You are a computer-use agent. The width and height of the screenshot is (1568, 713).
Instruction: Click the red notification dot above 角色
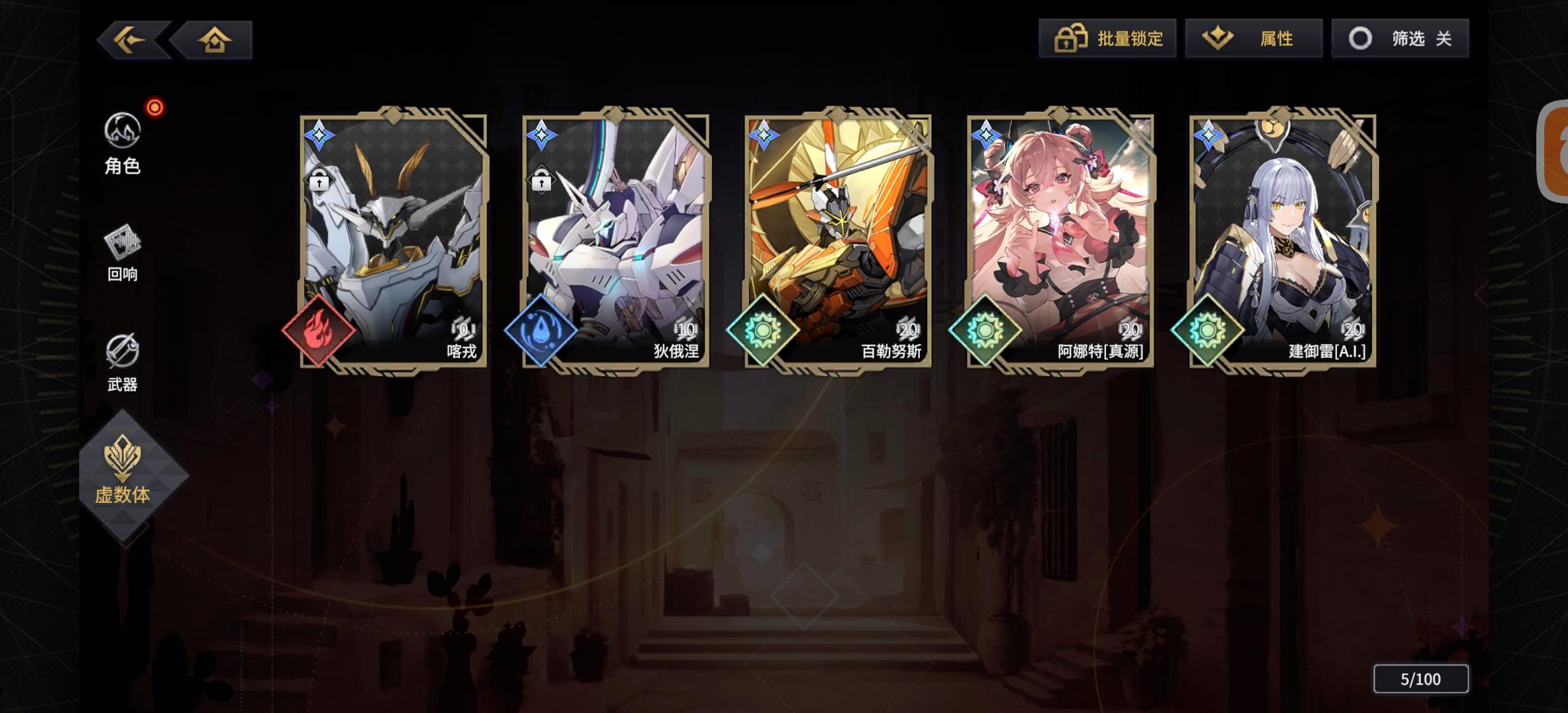coord(154,107)
